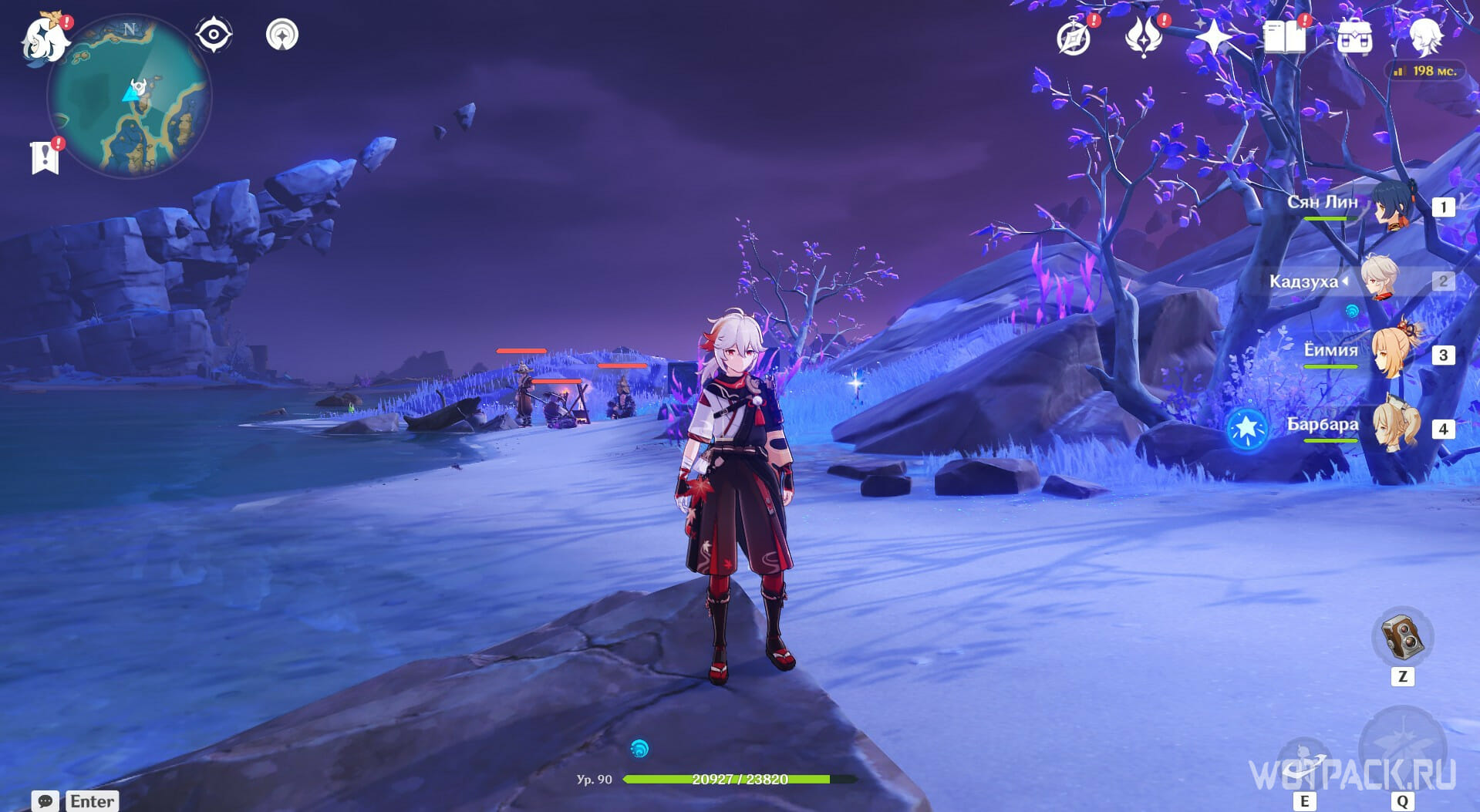Open the quest navigation icon beside the eye
The height and width of the screenshot is (812, 1480).
coord(282,35)
